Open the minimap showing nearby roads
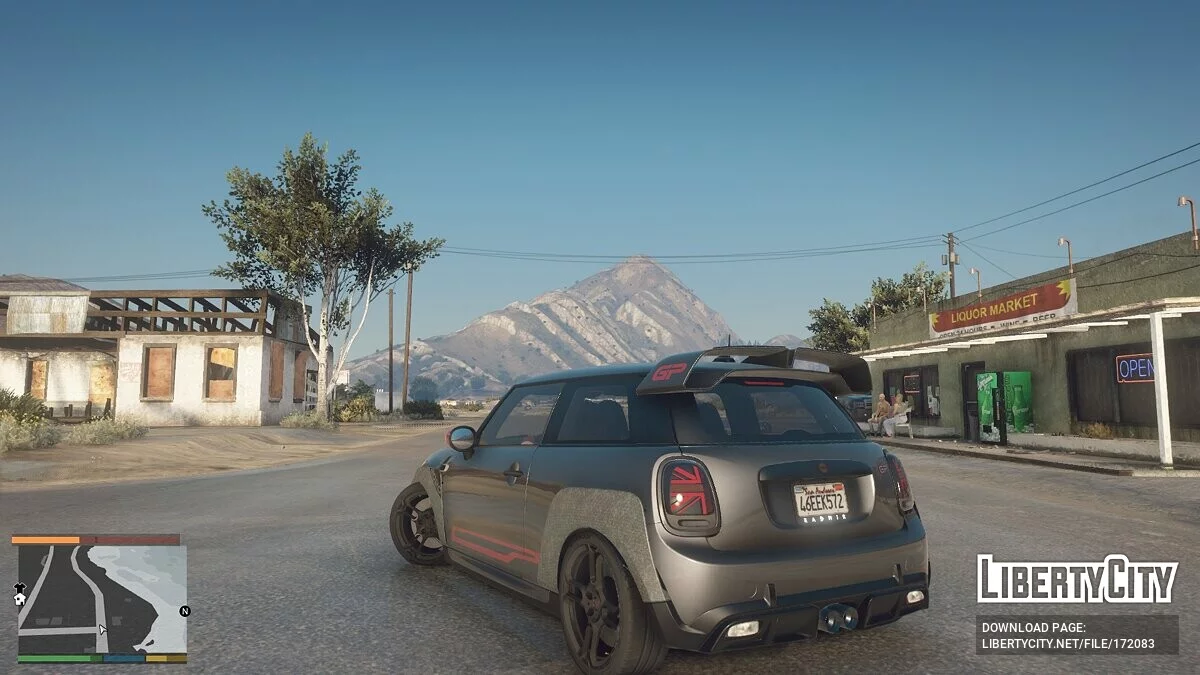Image resolution: width=1200 pixels, height=675 pixels. (100, 598)
